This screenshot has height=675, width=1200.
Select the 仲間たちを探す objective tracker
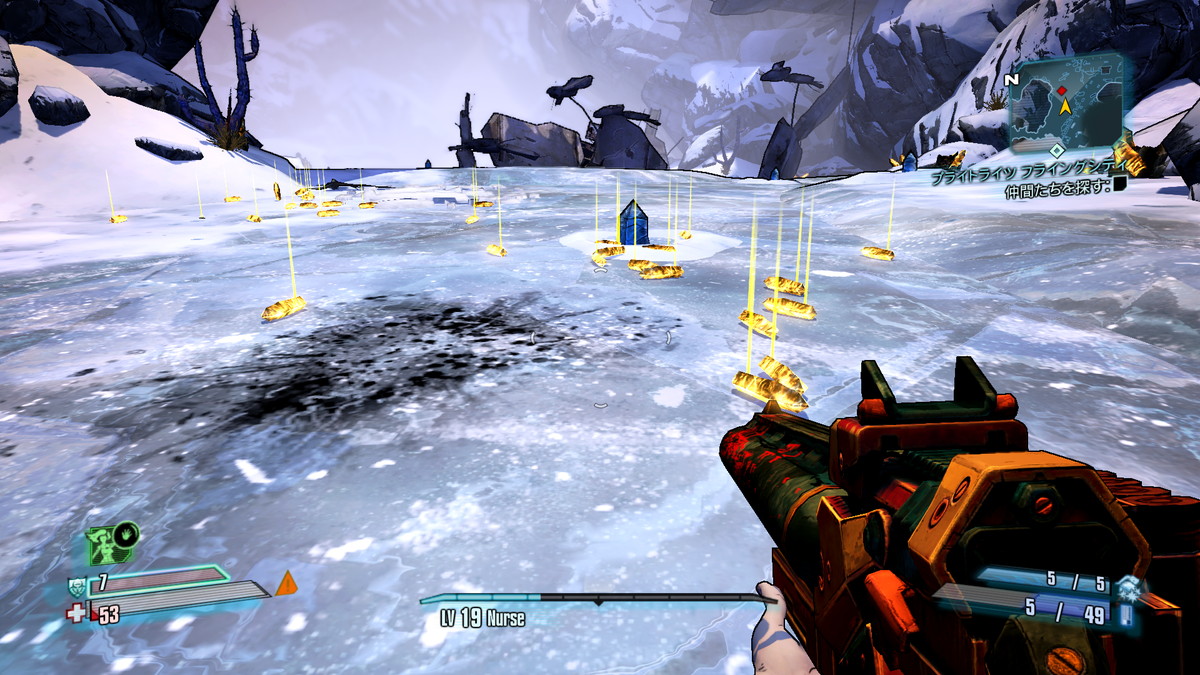1058,187
